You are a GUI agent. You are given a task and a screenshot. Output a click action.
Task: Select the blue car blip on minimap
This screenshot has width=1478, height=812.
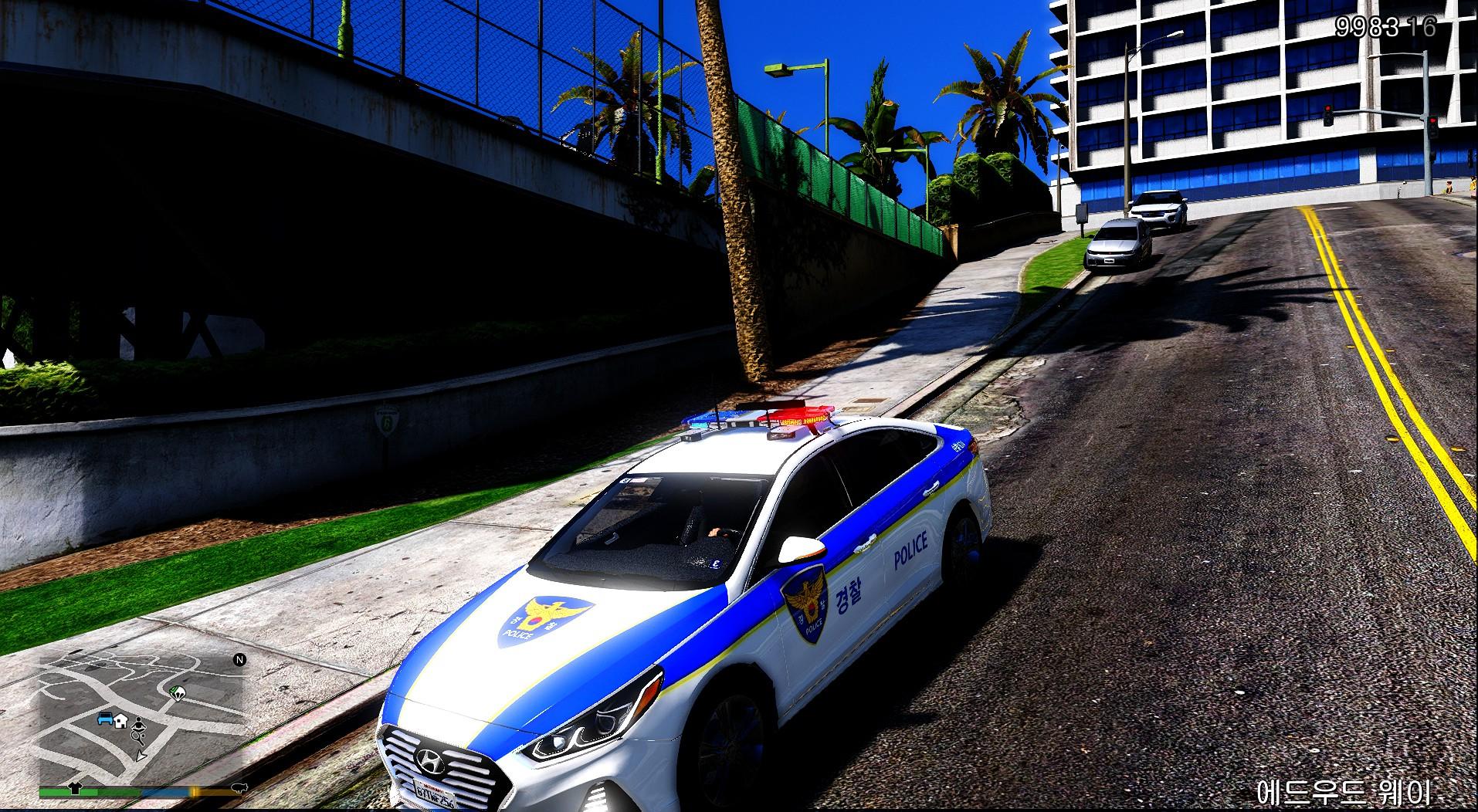105,719
